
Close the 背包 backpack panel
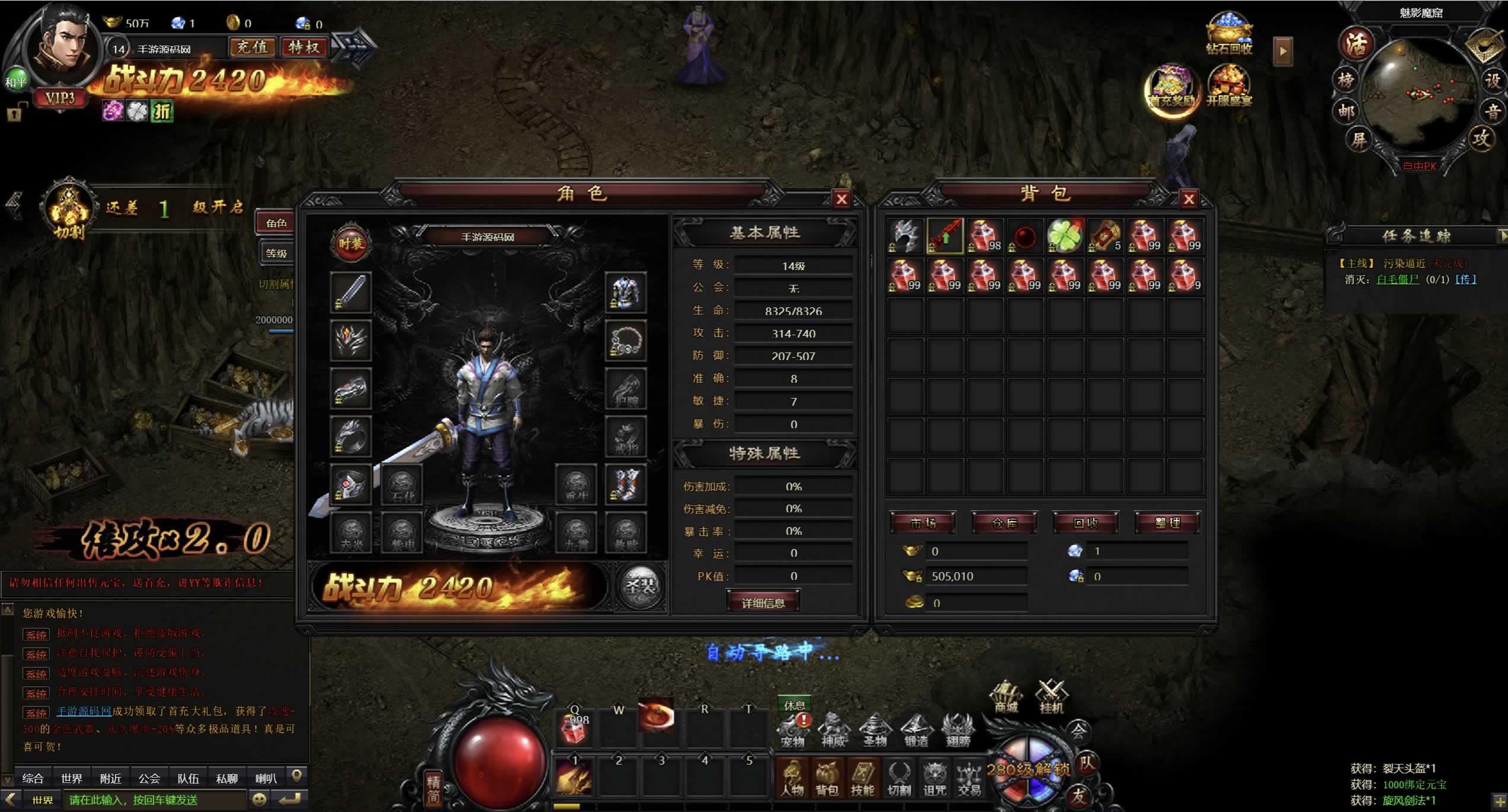(x=1188, y=200)
